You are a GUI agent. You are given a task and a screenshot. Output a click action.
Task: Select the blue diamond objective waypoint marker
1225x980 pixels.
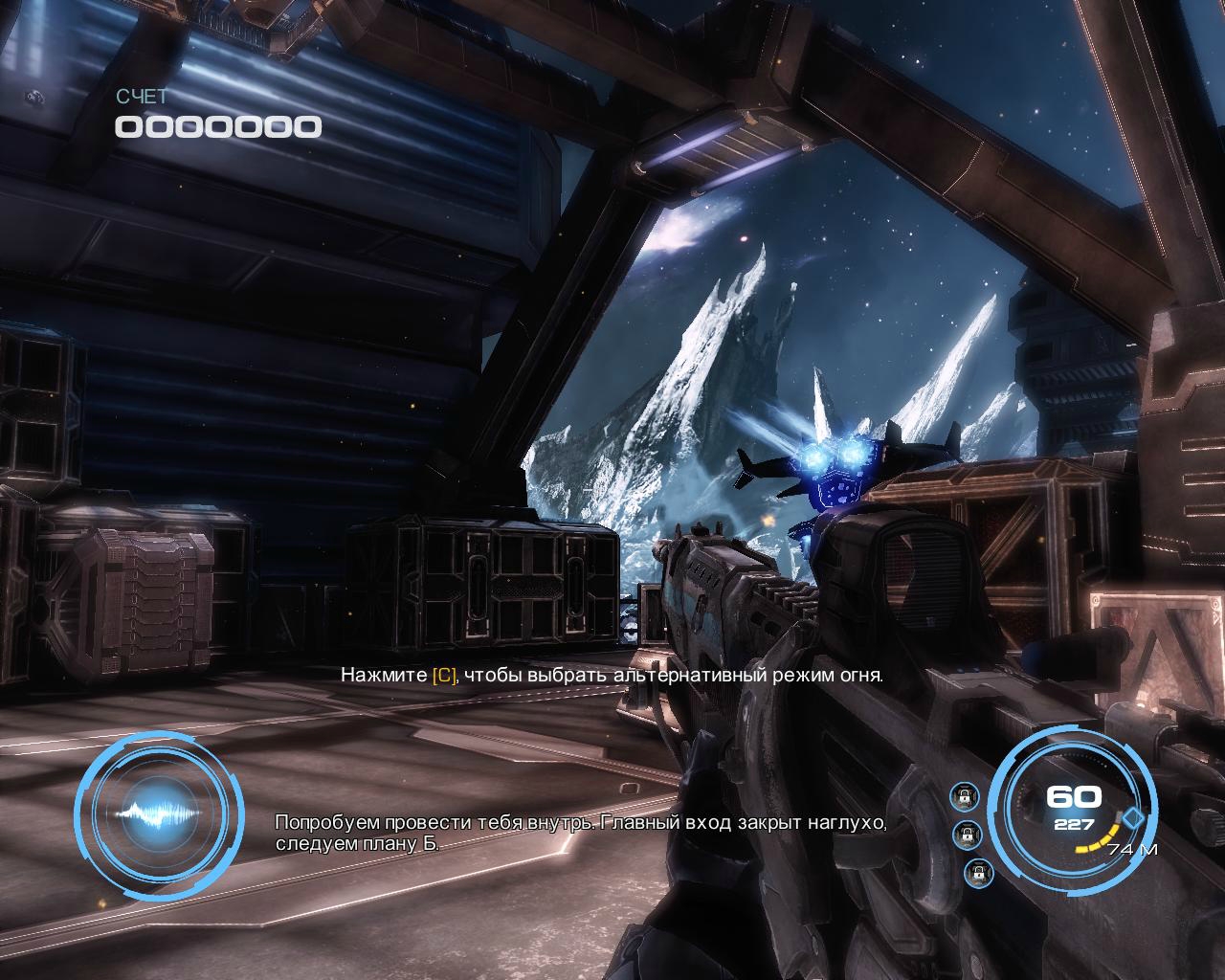click(x=1134, y=818)
